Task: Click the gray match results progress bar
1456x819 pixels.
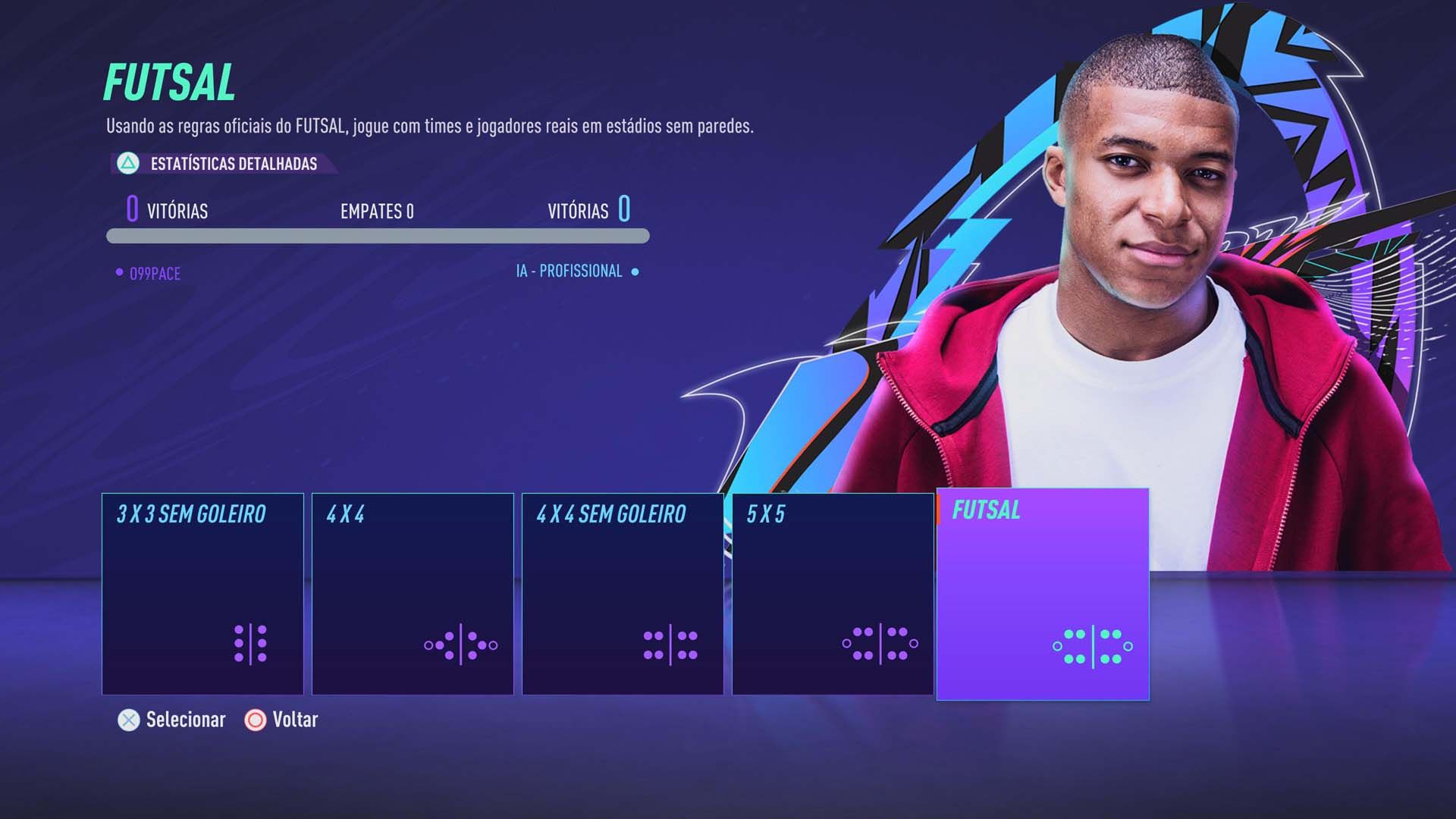Action: coord(377,236)
